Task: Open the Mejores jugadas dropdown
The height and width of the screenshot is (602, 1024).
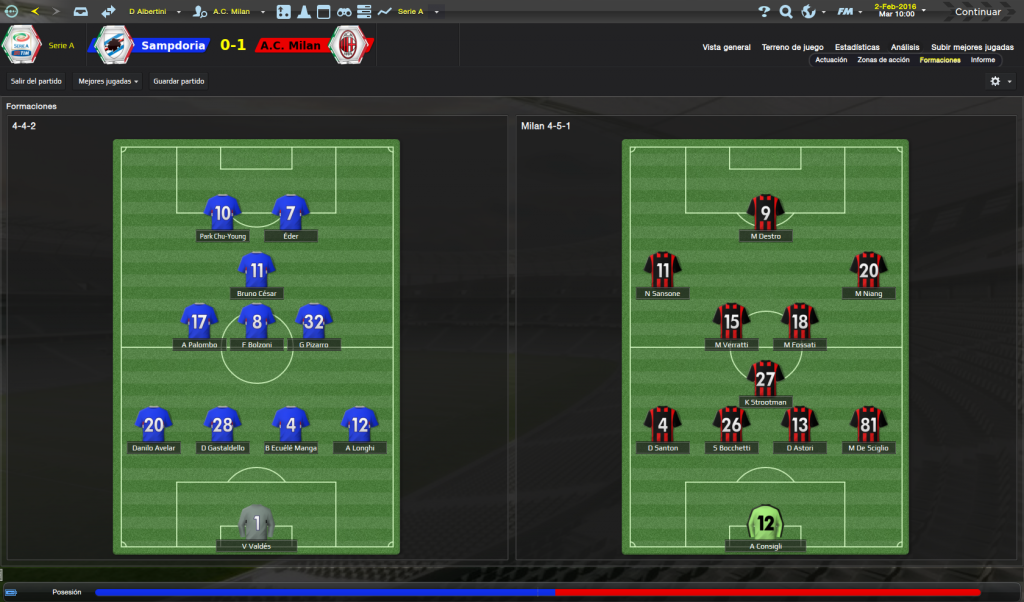Action: (108, 81)
